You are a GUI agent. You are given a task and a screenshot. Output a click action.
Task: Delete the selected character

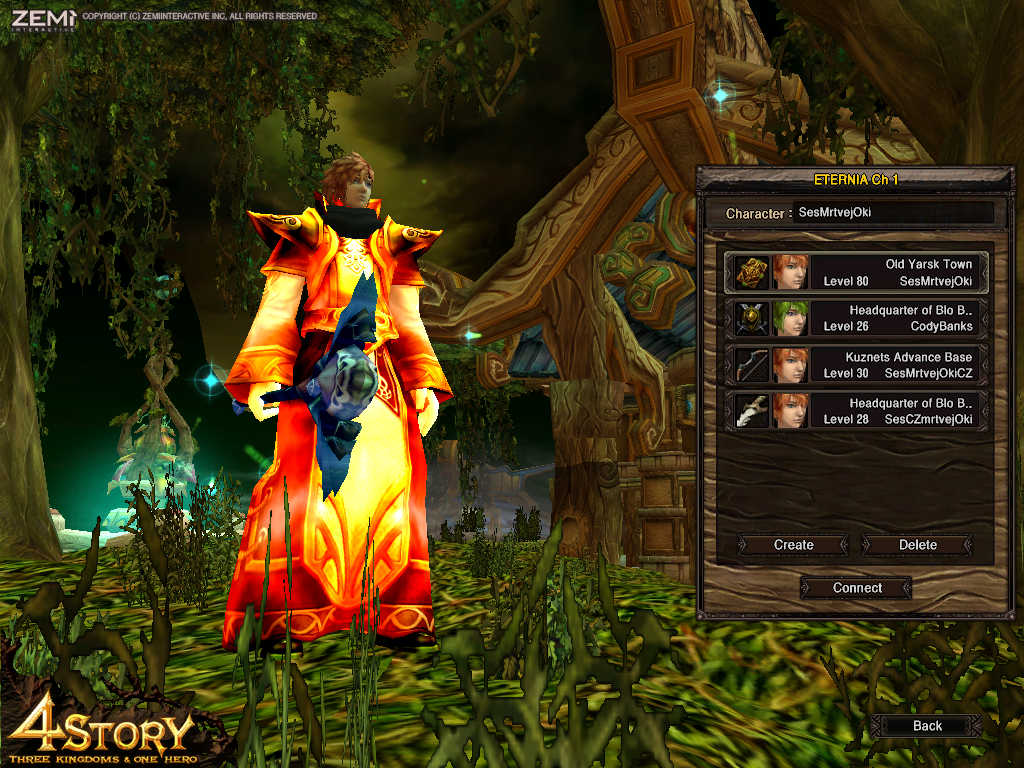pos(917,545)
